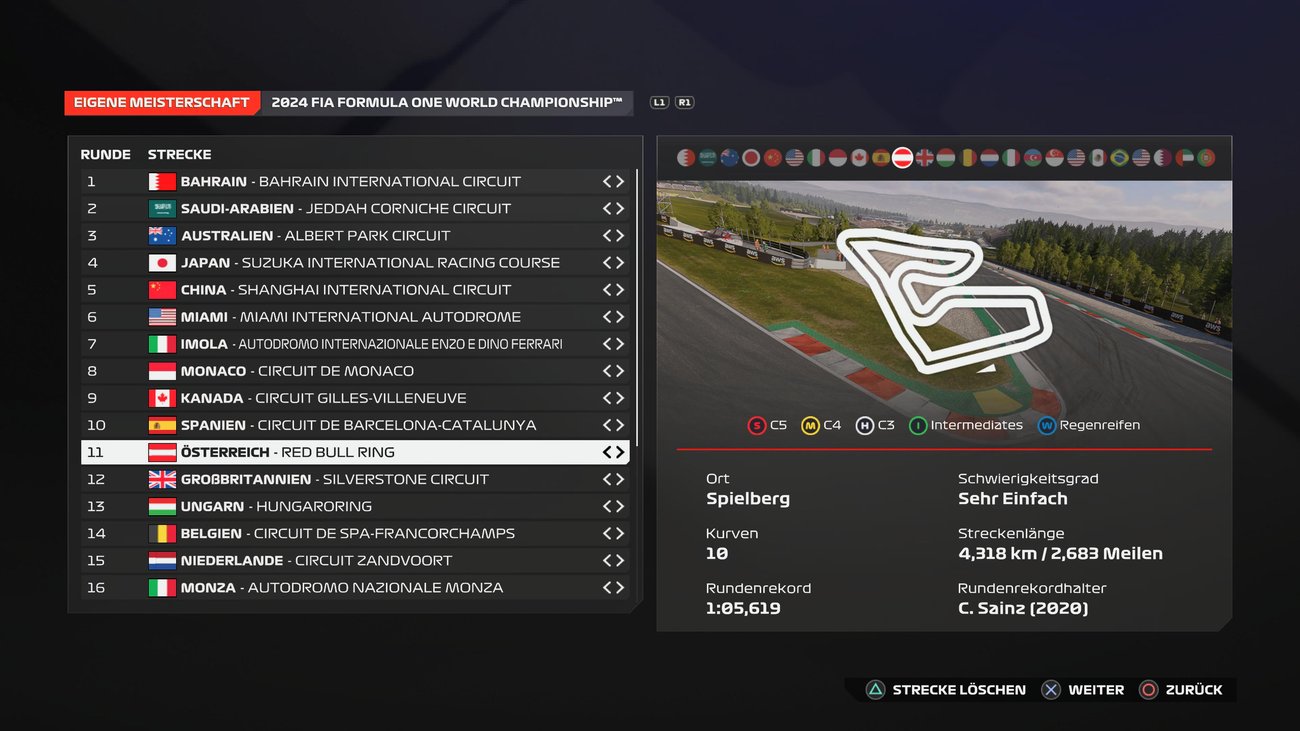Select the white C3 hard tyre icon
Screen dimensions: 1300x731
click(866, 425)
